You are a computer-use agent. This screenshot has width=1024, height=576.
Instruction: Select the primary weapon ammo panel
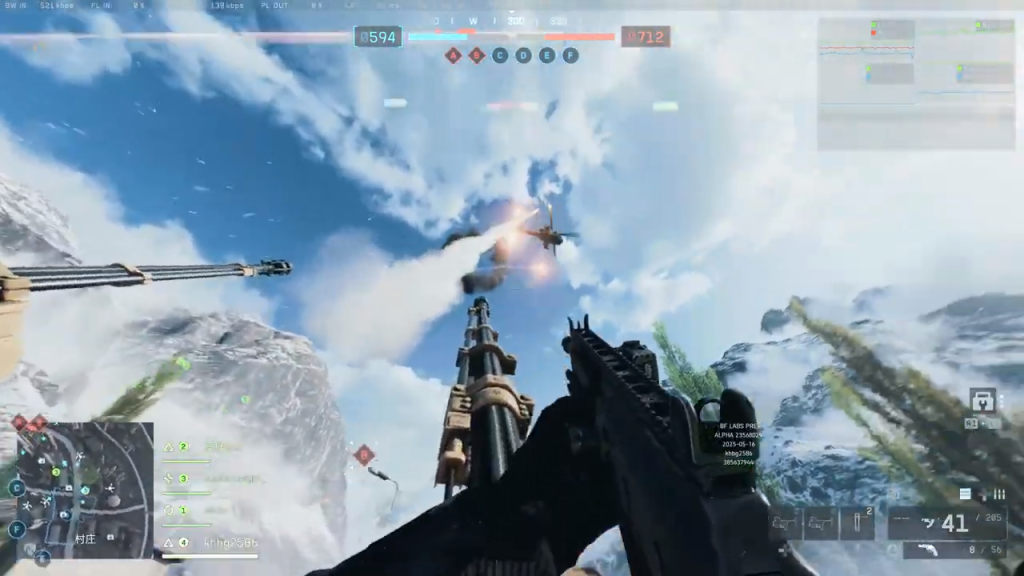(946, 523)
